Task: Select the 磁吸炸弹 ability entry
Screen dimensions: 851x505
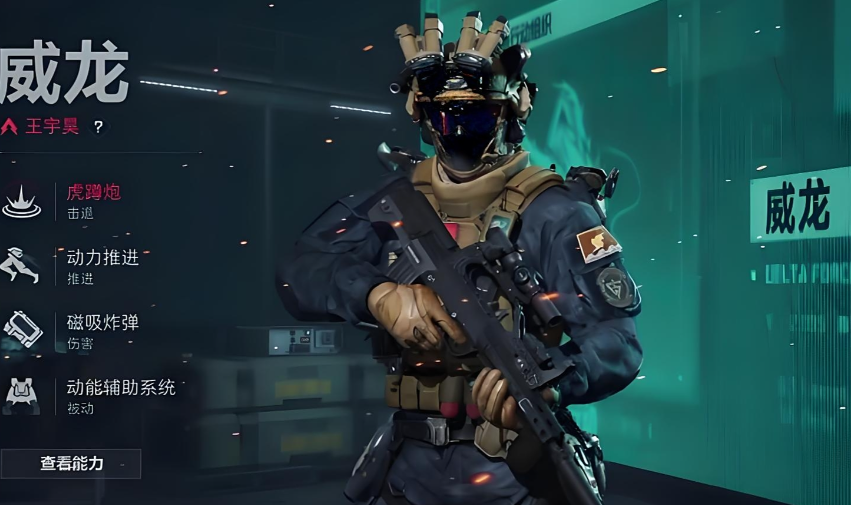Action: tap(102, 329)
